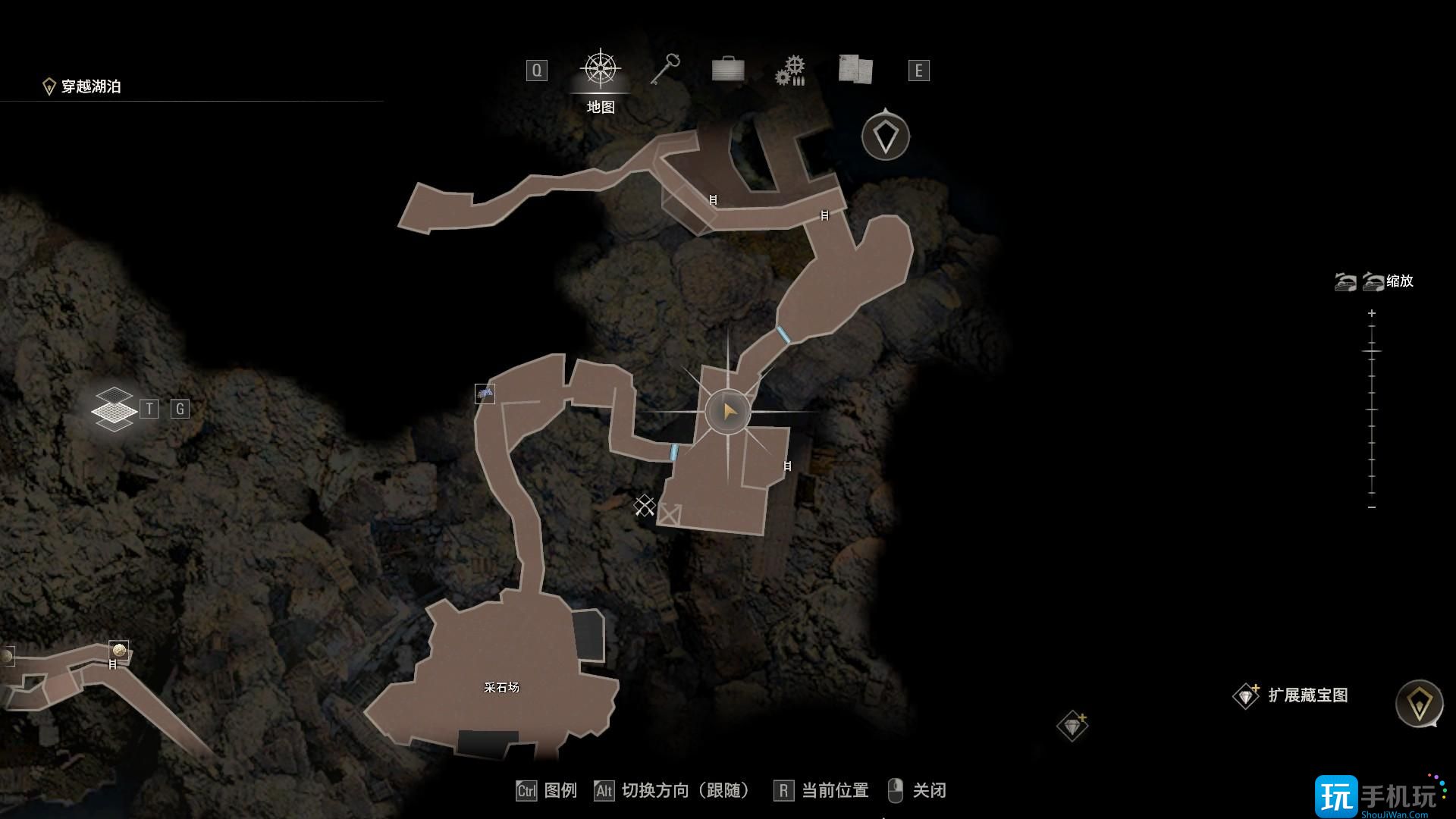Open the key items tab

[x=665, y=70]
